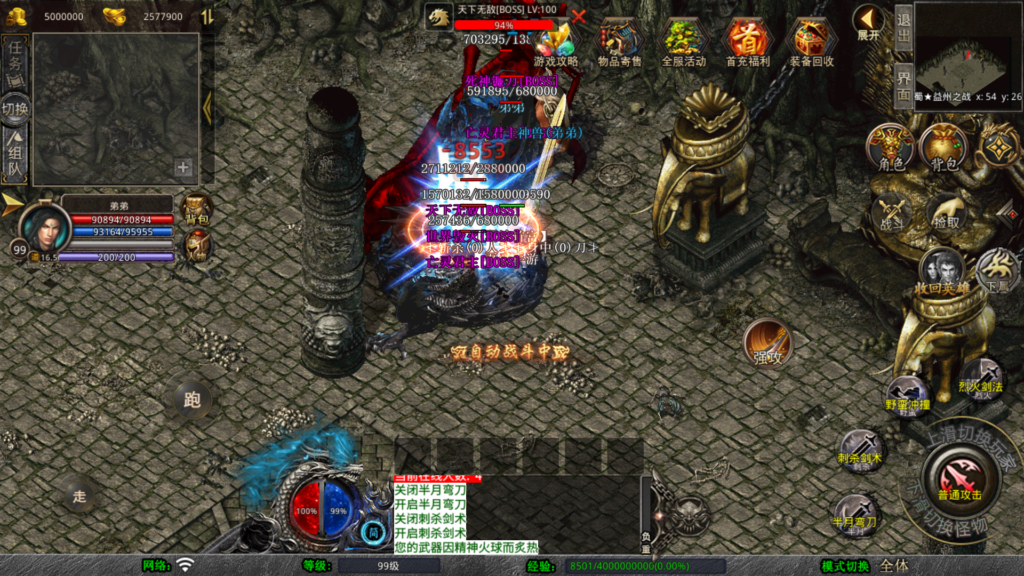Use the 烈火剑法 flame sword skill
Screen dimensions: 1024x576
[980, 377]
